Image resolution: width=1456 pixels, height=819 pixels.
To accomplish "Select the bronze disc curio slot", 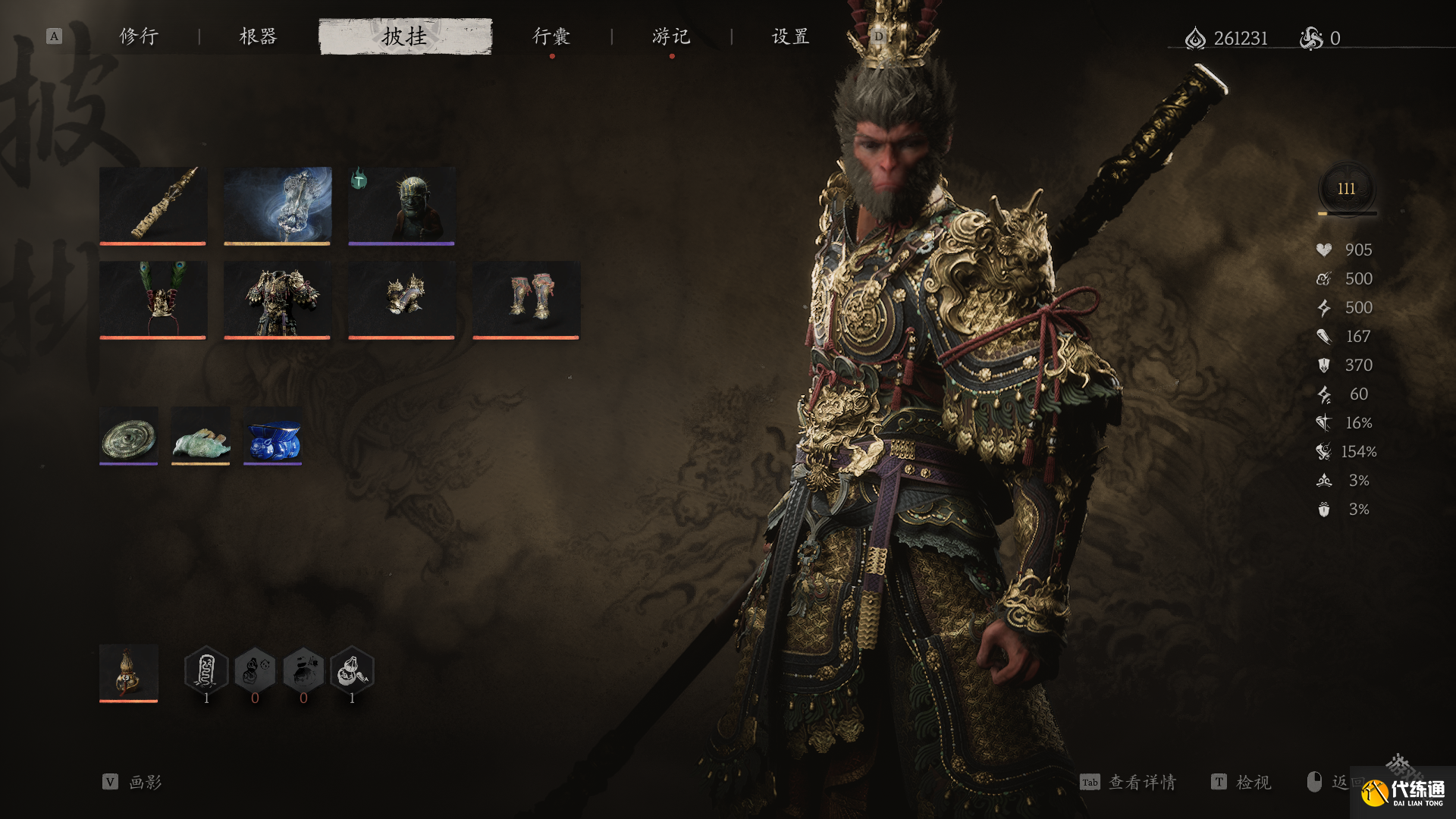I will pos(128,435).
